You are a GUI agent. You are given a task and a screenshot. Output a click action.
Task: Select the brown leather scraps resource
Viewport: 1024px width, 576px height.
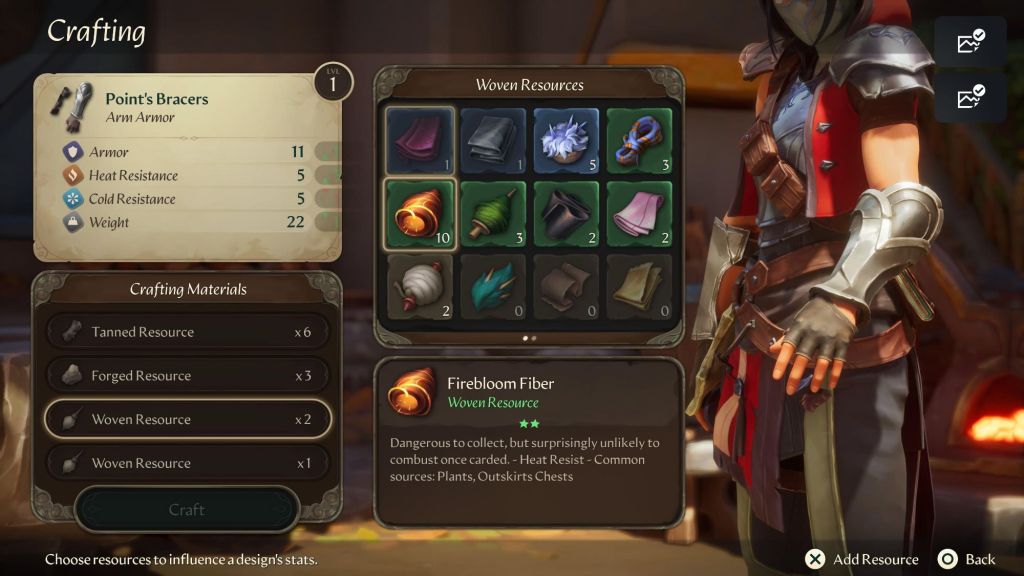click(x=567, y=287)
